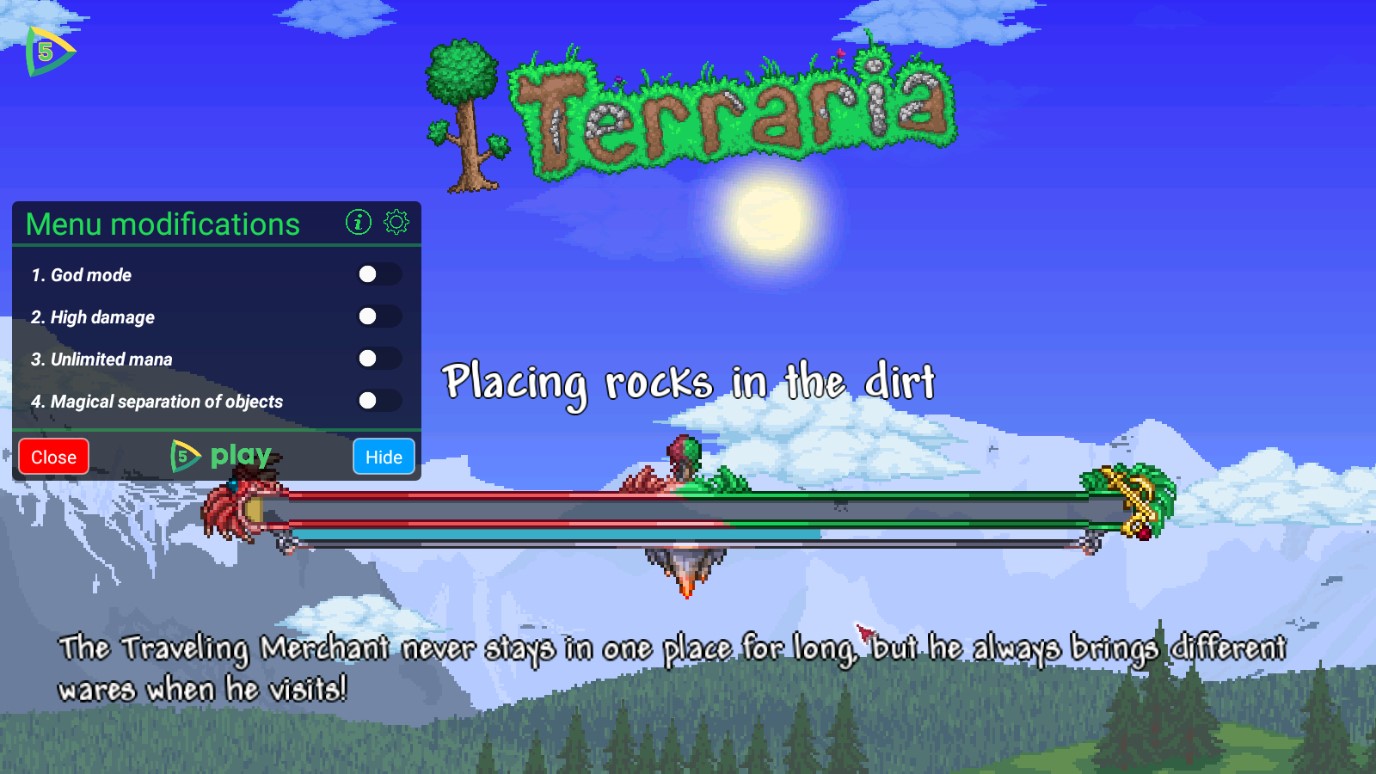Turn on Unlimited mana
The width and height of the screenshot is (1376, 774).
[x=378, y=358]
